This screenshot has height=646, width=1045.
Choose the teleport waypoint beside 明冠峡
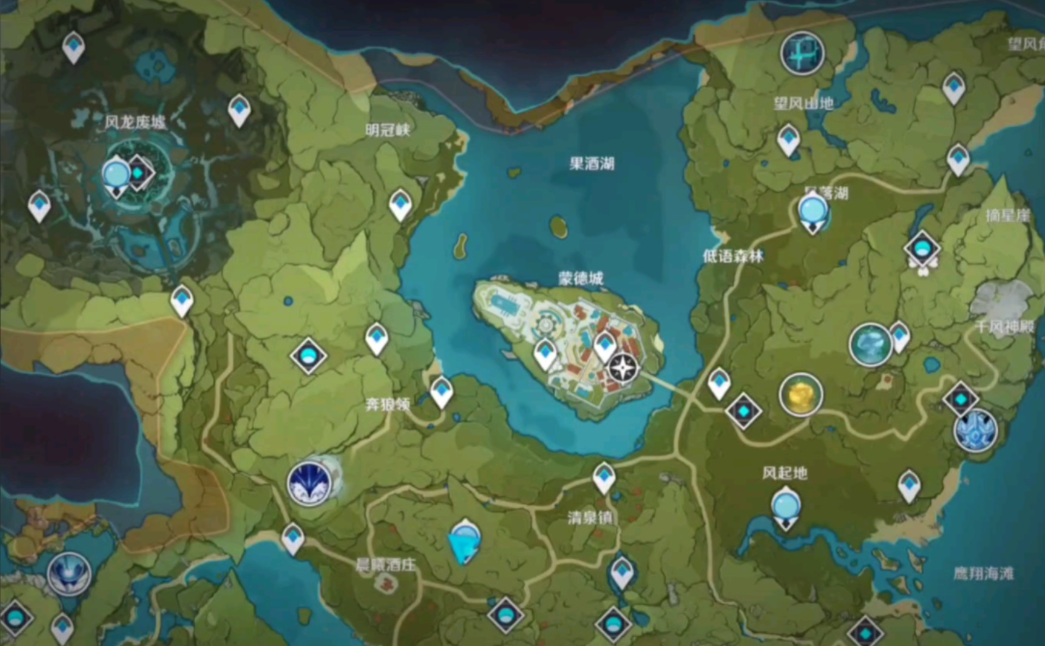401,204
